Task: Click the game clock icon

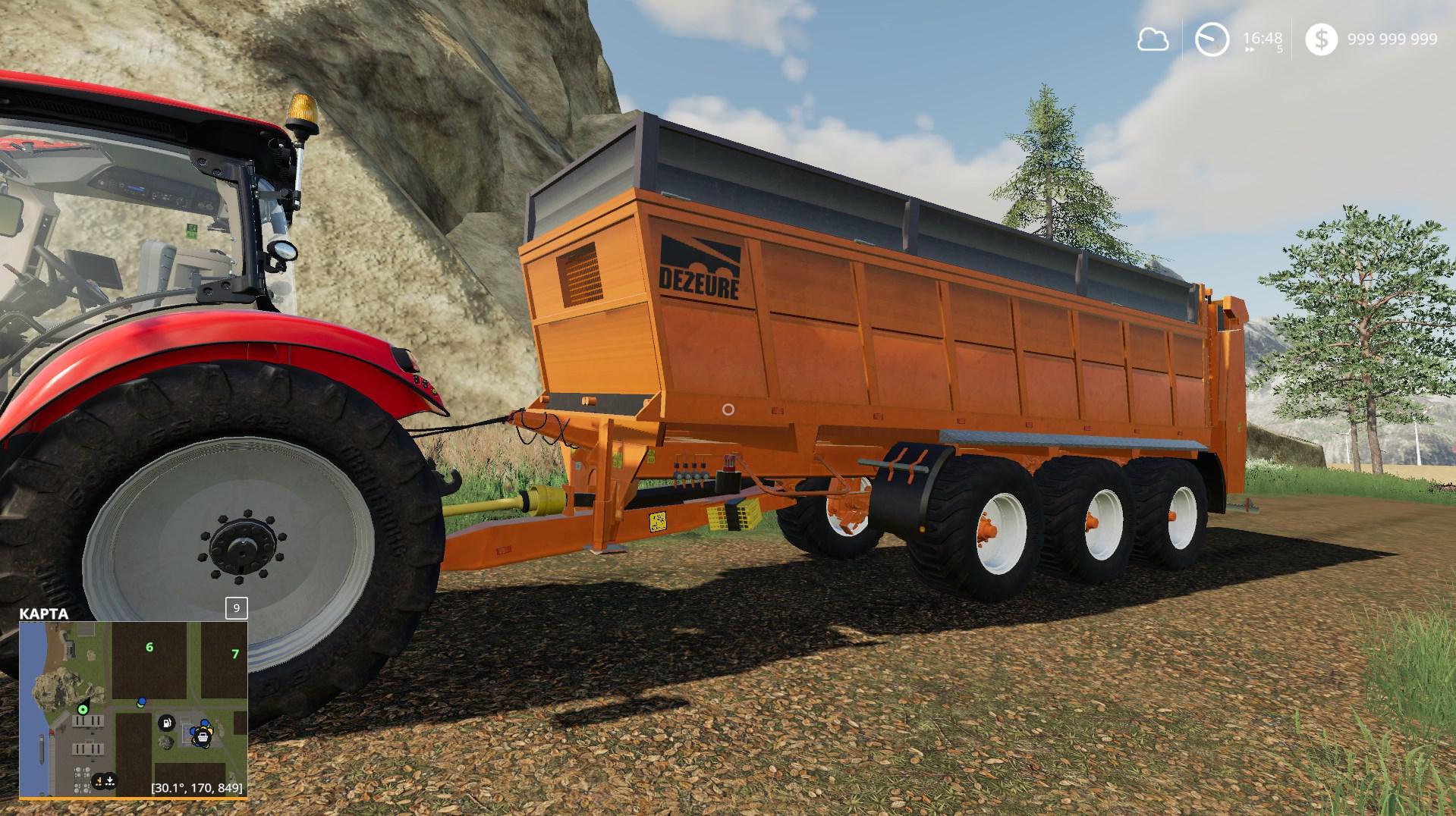Action: pyautogui.click(x=1212, y=39)
